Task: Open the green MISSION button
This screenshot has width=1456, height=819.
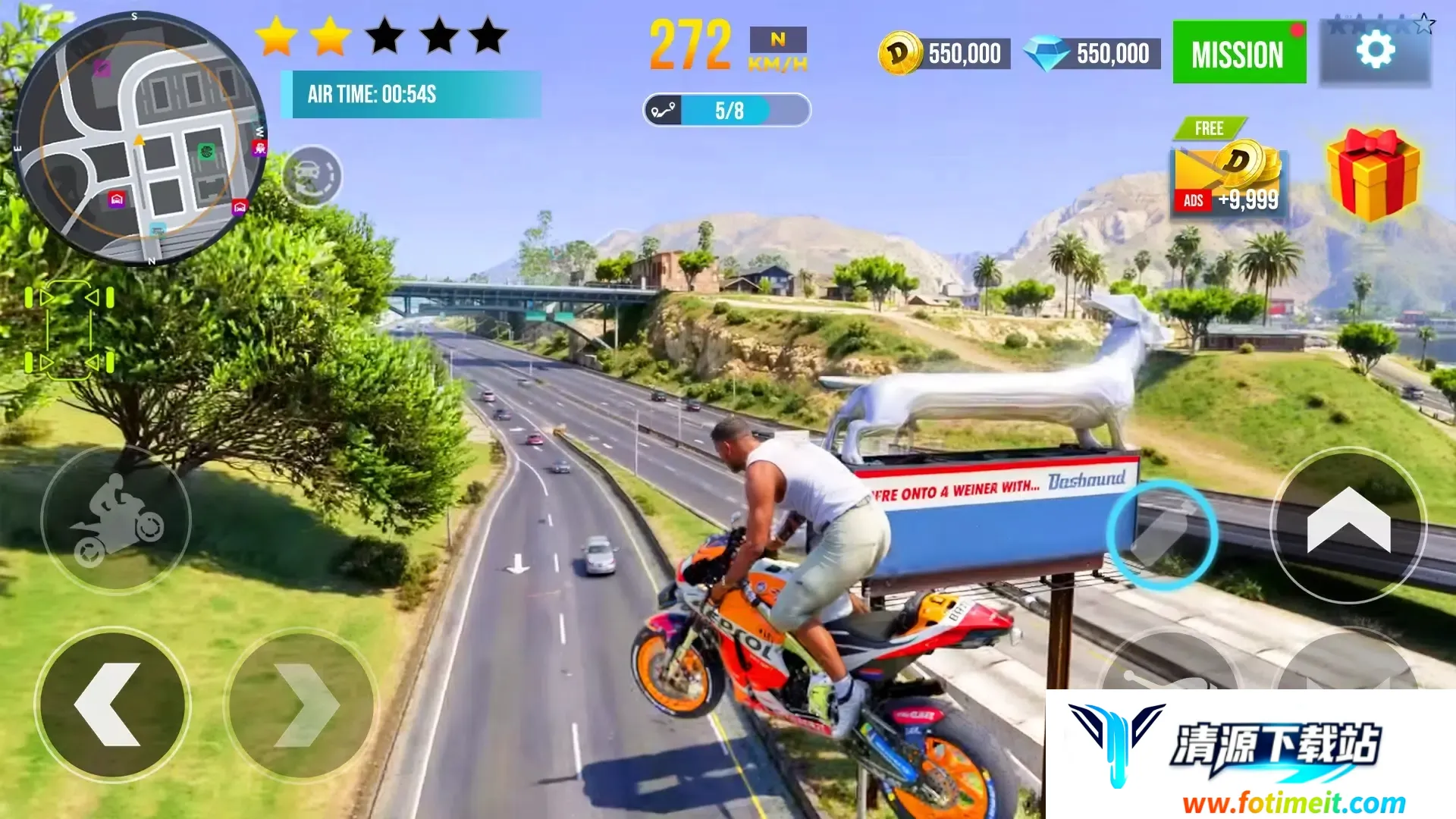Action: [1238, 53]
